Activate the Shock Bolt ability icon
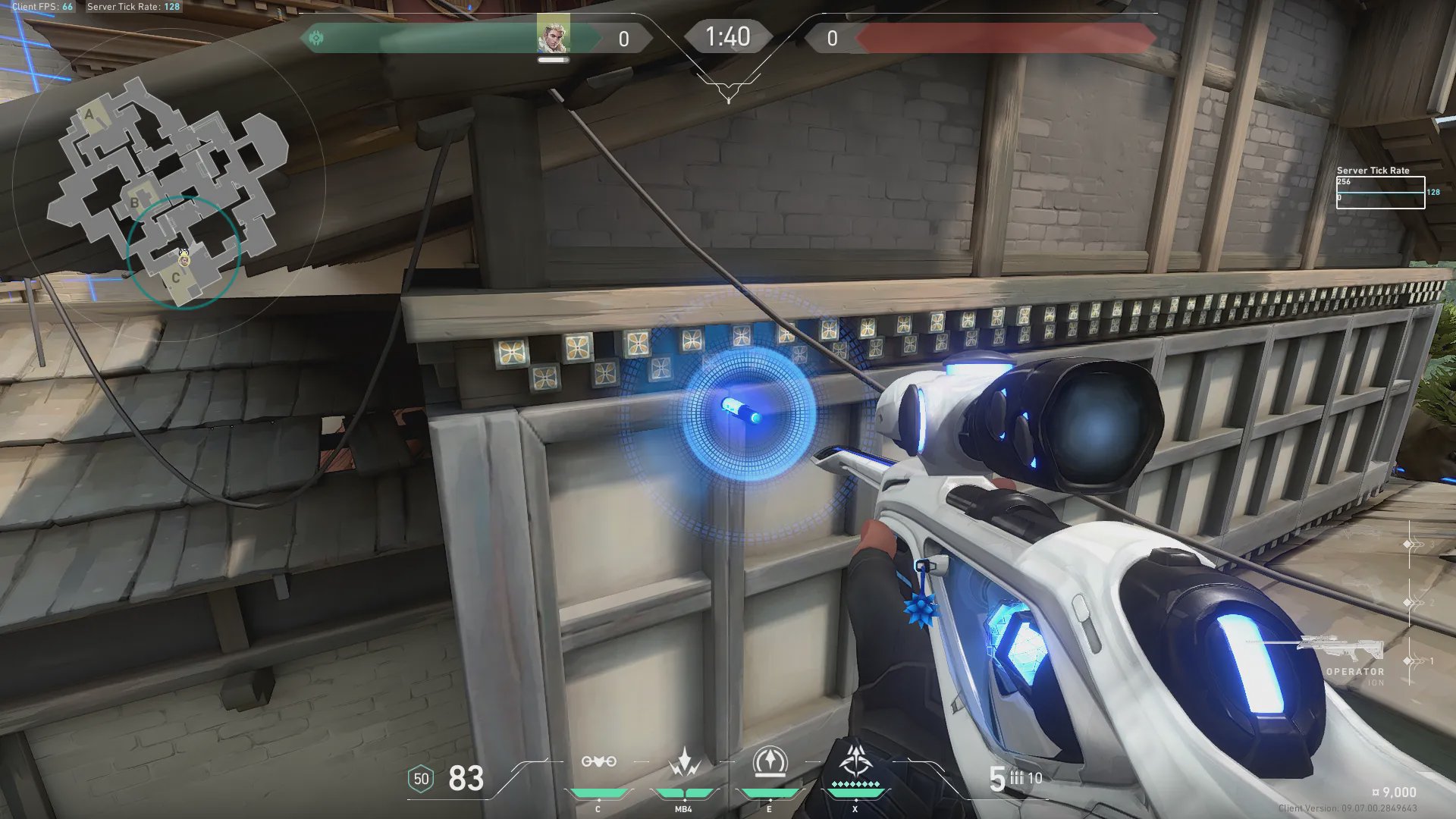 tap(684, 762)
